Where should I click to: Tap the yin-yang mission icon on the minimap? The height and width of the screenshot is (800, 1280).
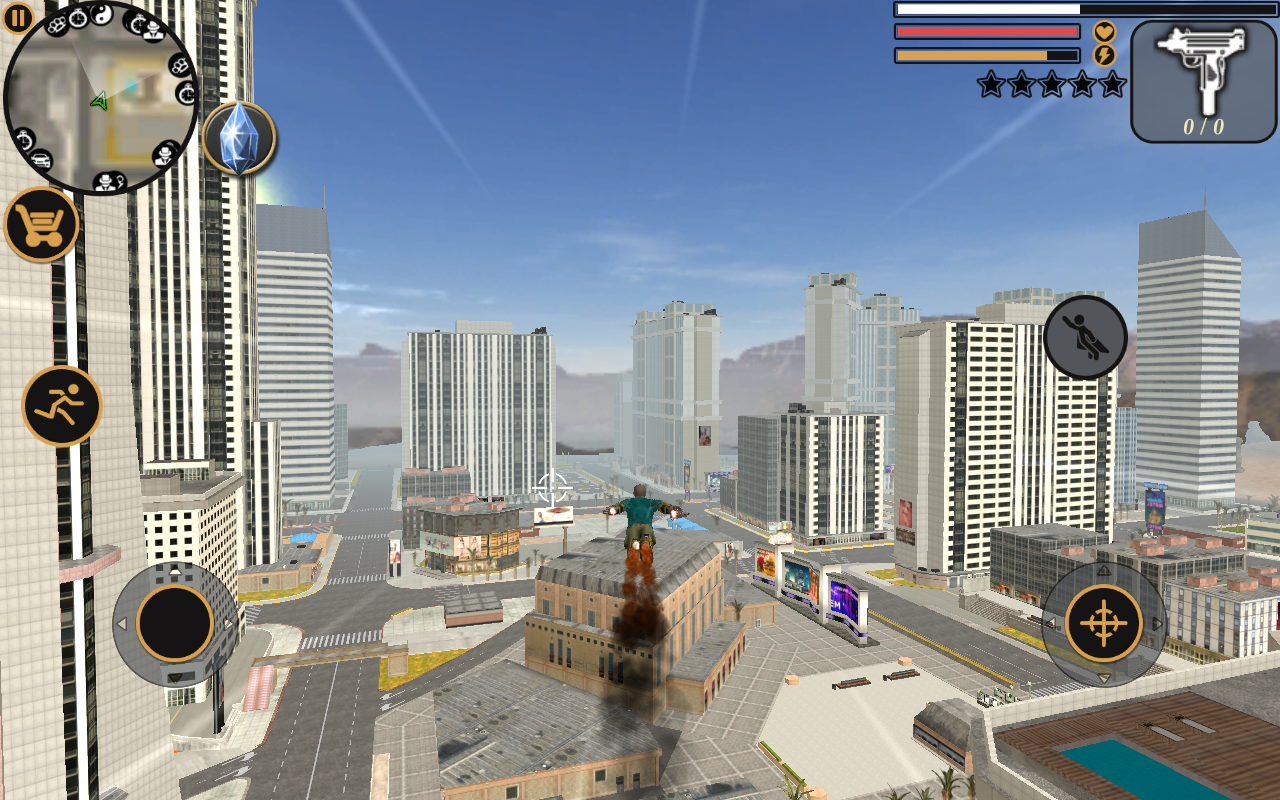pyautogui.click(x=104, y=13)
